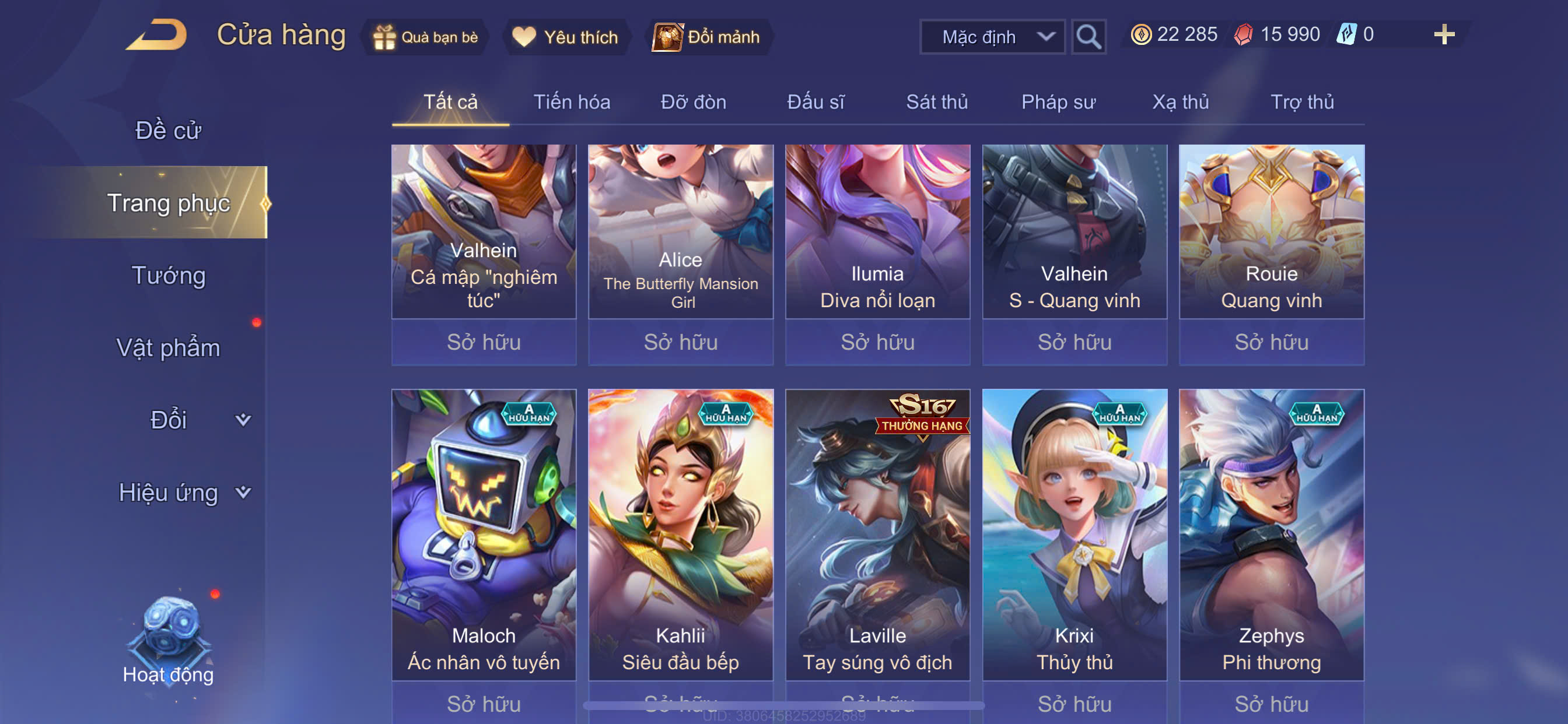Open the Hoạt động event icon

coord(168,639)
